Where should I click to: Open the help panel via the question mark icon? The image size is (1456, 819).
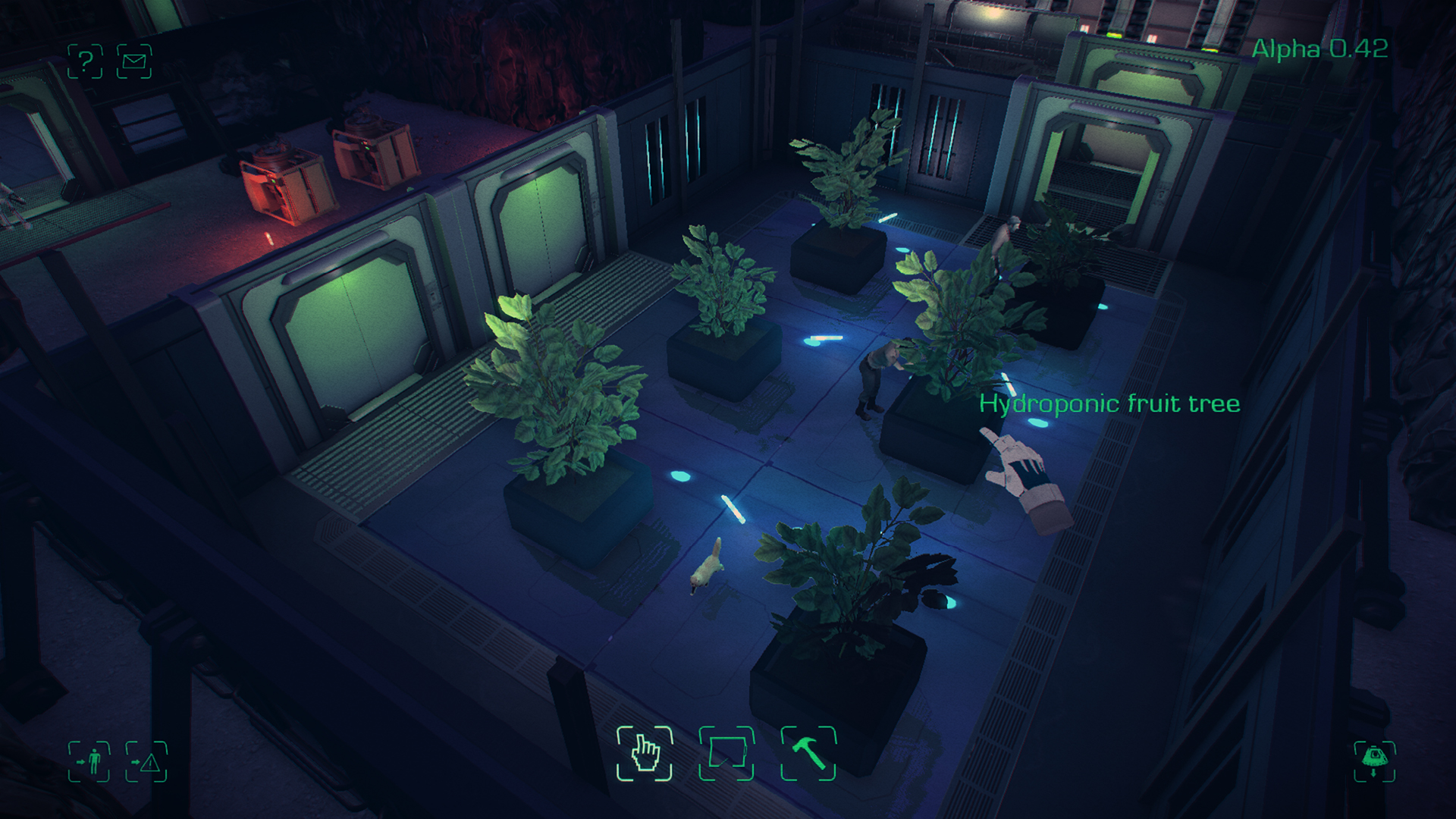[x=83, y=62]
